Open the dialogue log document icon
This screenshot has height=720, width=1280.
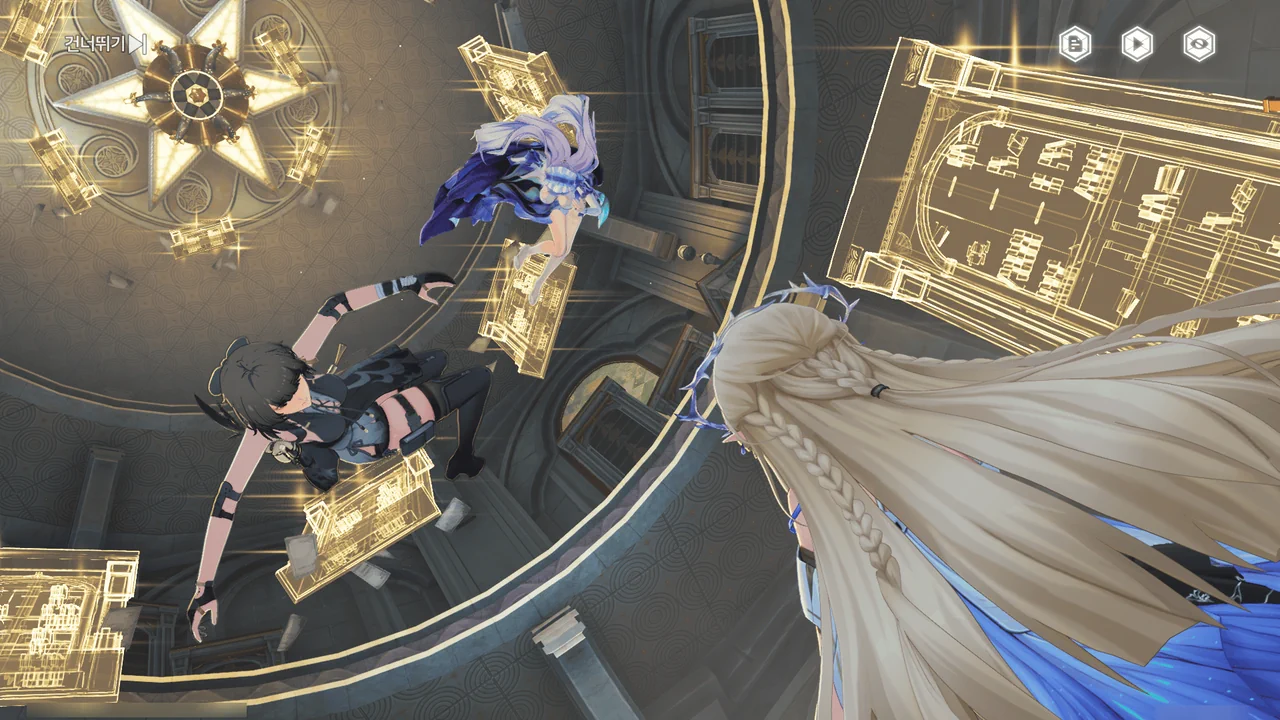[x=1075, y=44]
